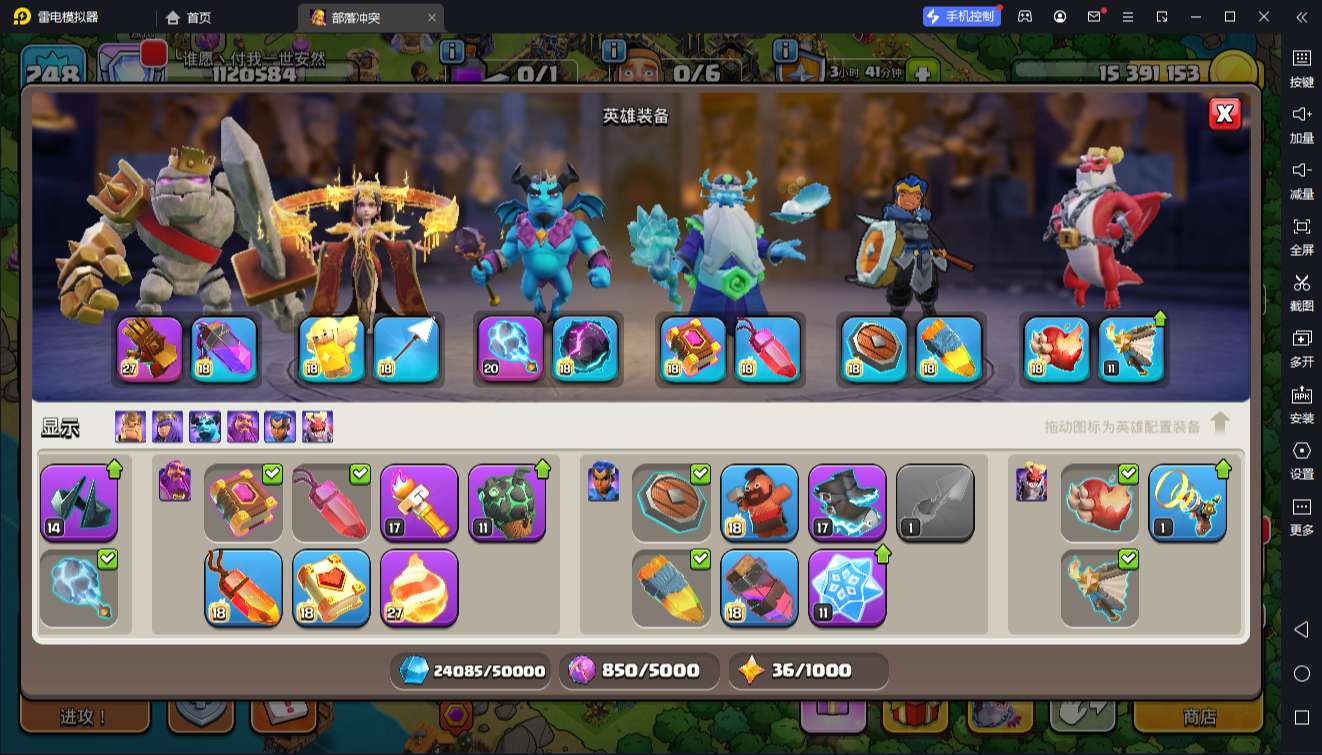Select the equipped yellow healer puppet
The height and width of the screenshot is (755, 1322).
point(332,349)
